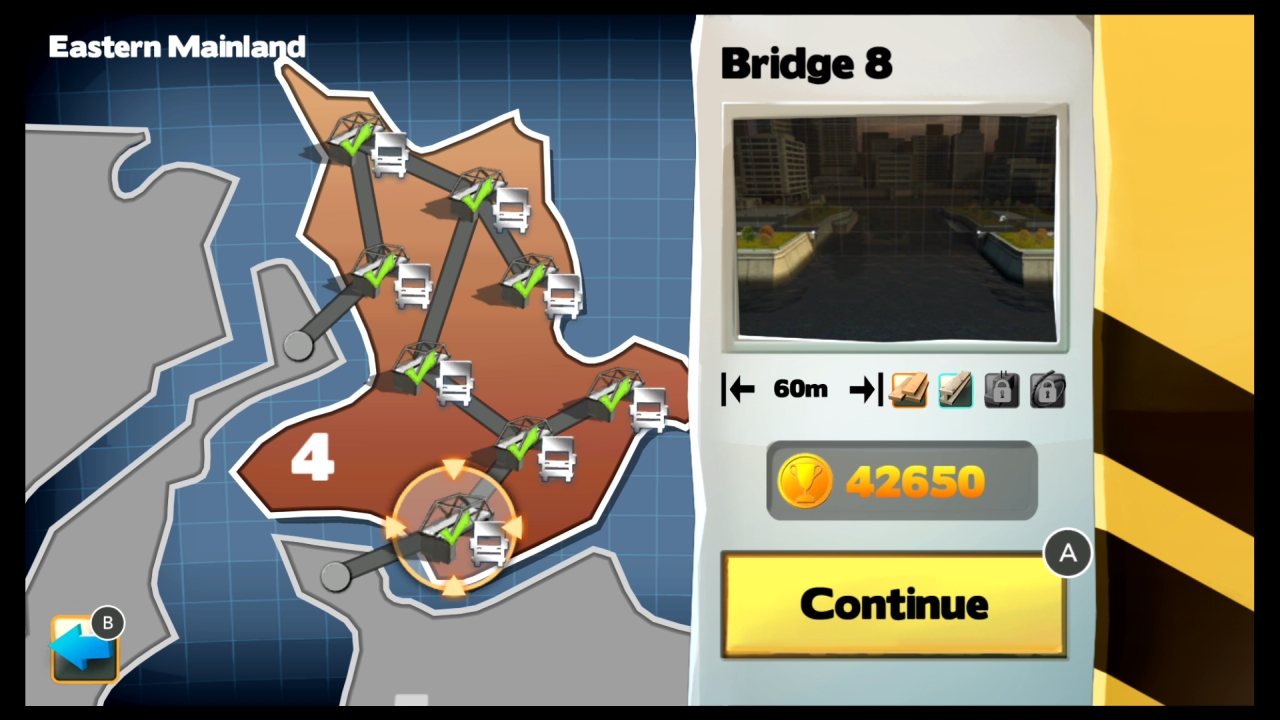
Task: Click the trophy score icon showing 42650
Action: [x=806, y=481]
